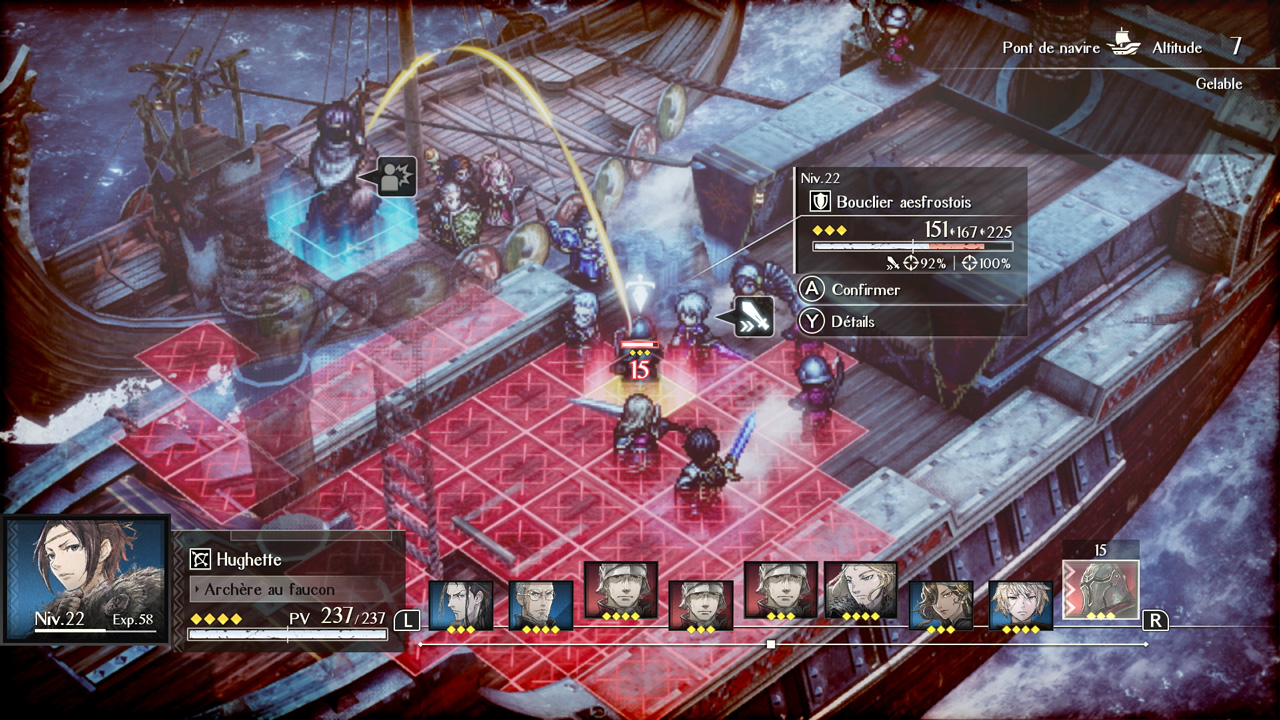The height and width of the screenshot is (720, 1280).
Task: Click the white marker on the turn order track
Action: [x=773, y=643]
